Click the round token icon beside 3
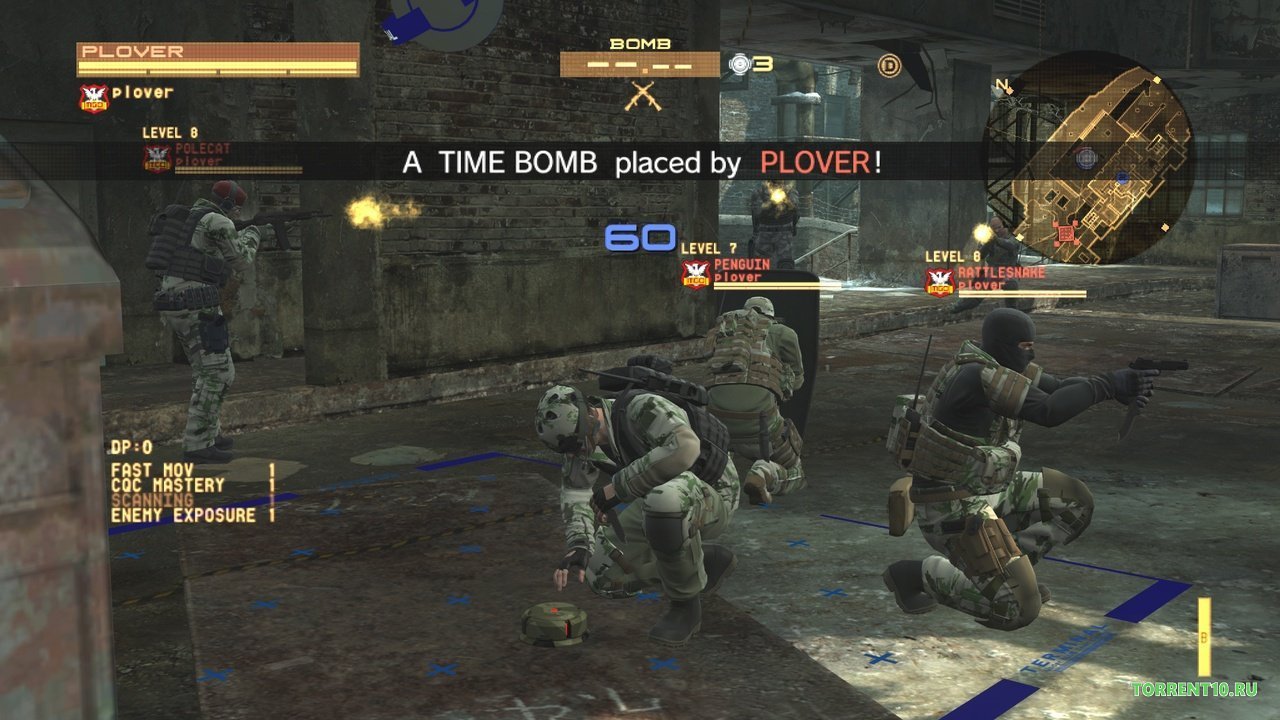 (x=740, y=64)
